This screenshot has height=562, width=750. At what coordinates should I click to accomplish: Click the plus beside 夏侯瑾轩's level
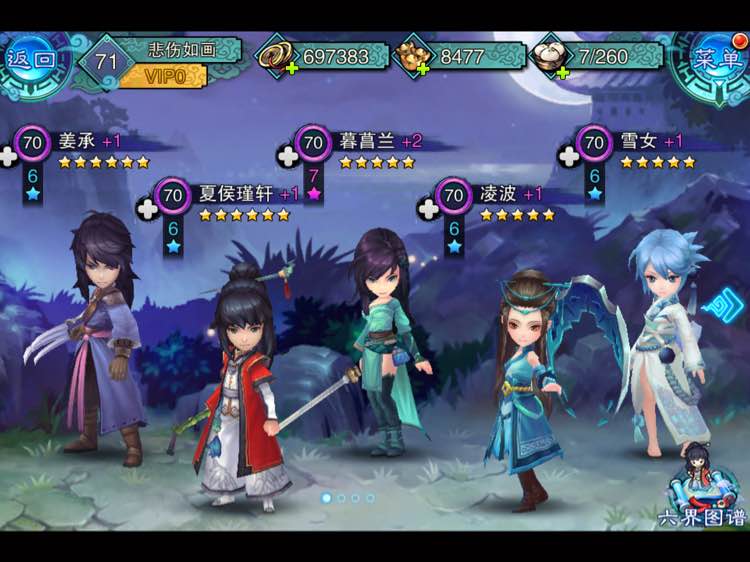148,208
